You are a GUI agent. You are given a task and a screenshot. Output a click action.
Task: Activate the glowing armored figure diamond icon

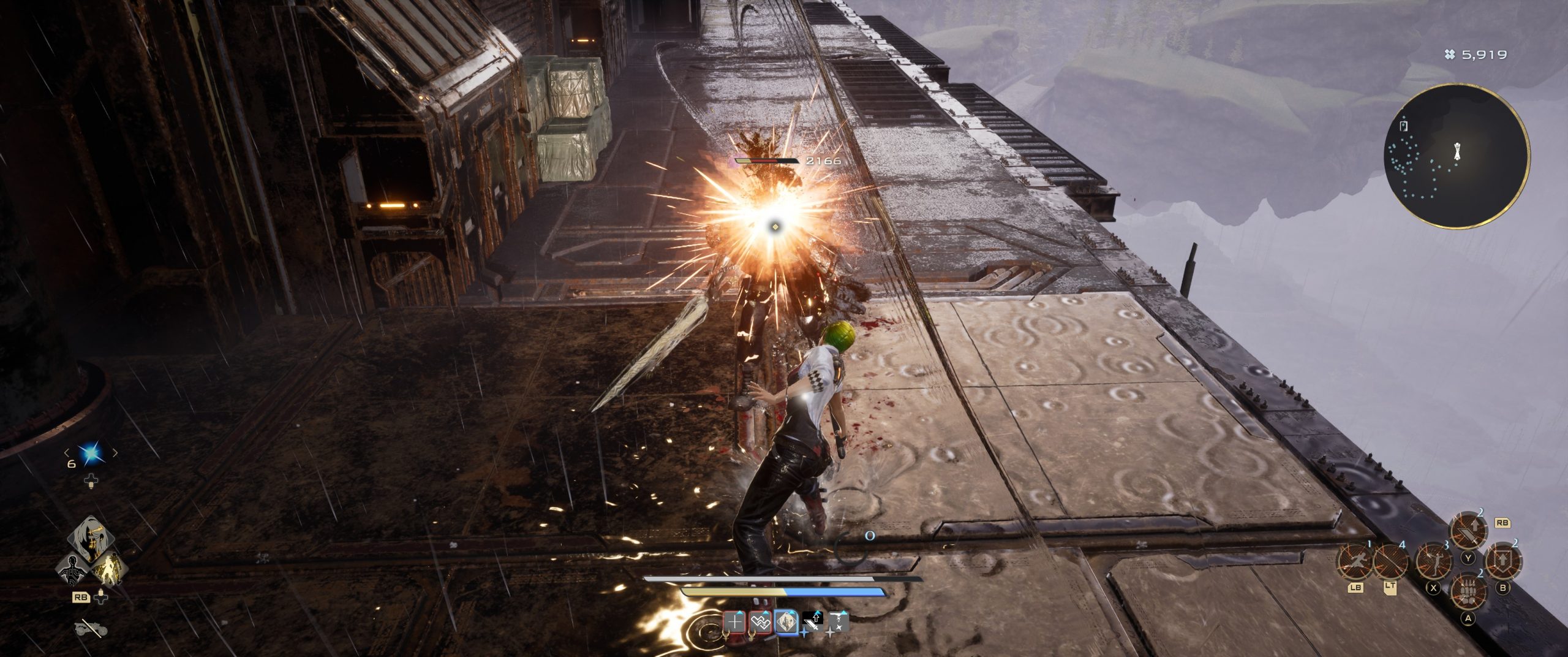109,569
